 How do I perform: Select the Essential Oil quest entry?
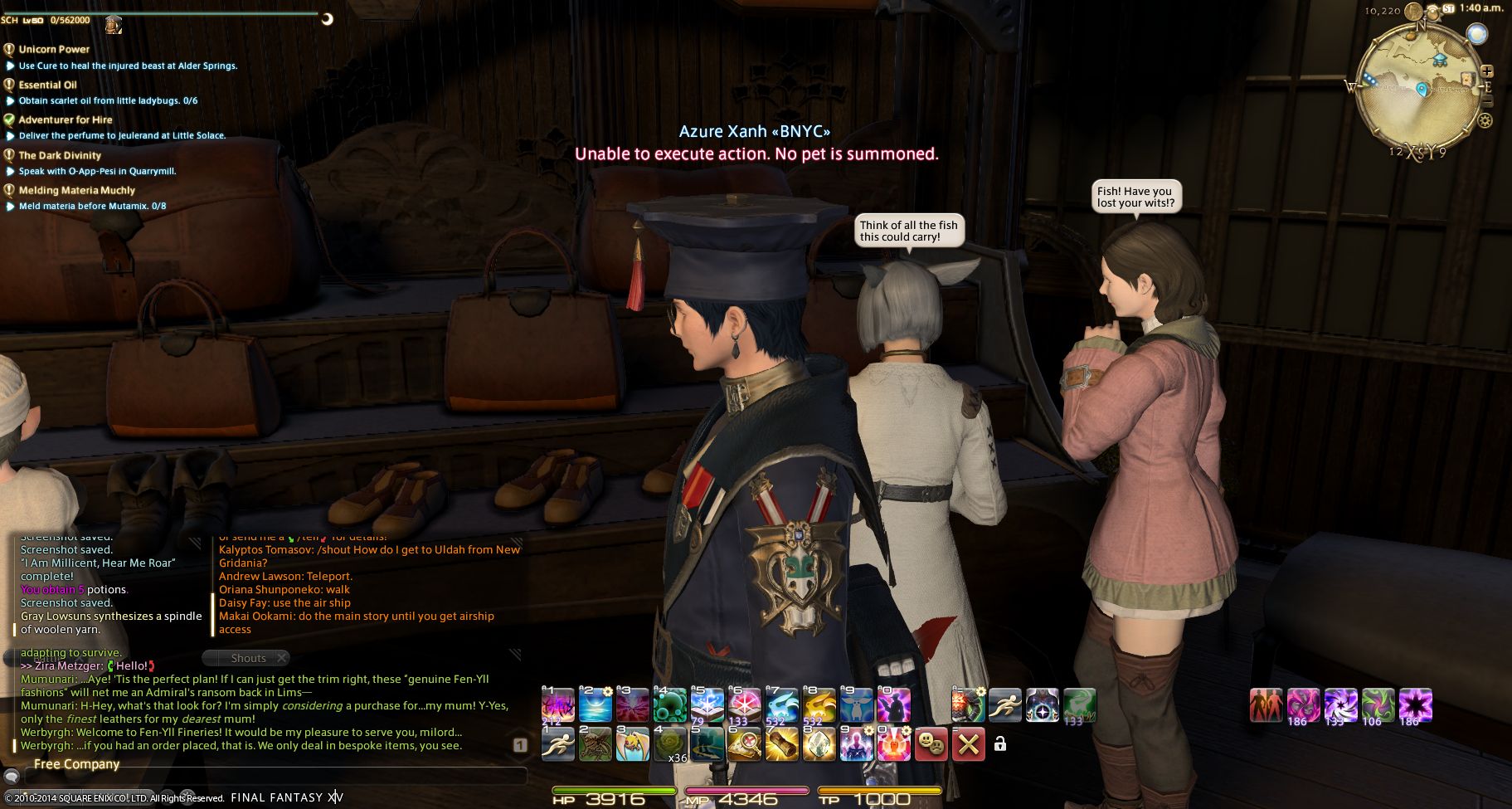(x=47, y=85)
